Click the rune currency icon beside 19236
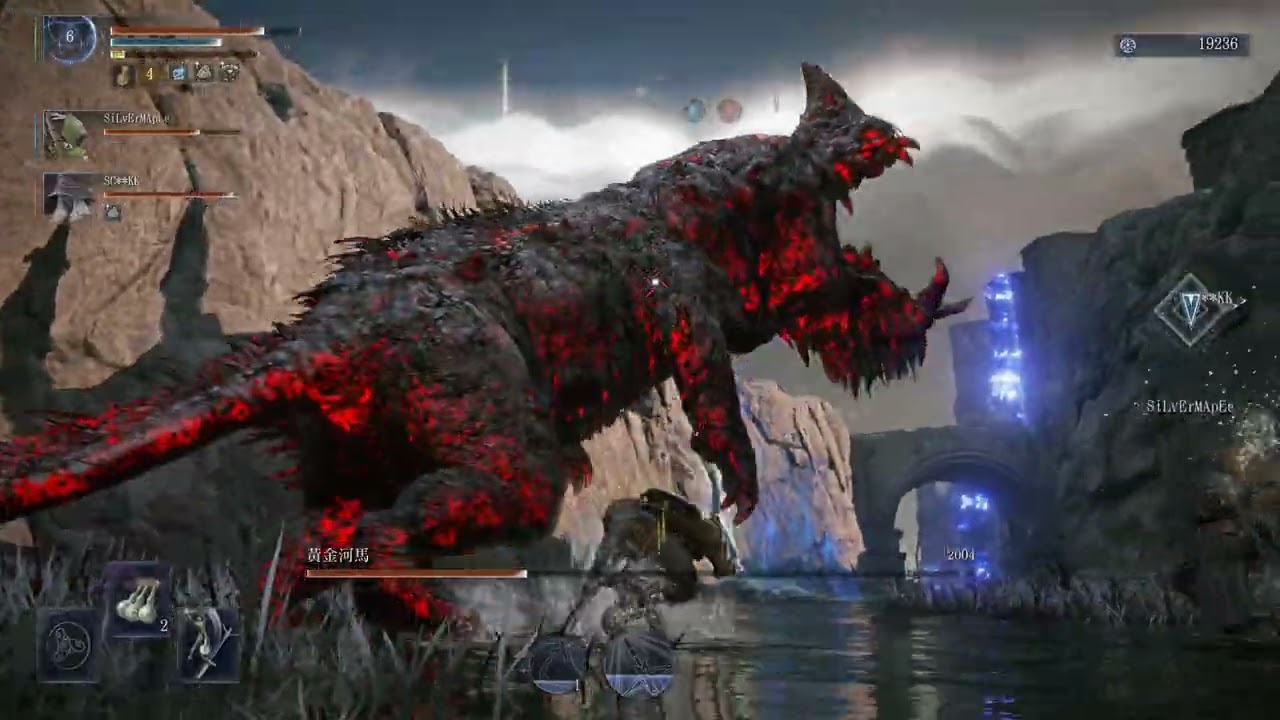The width and height of the screenshot is (1280, 720). 1128,45
